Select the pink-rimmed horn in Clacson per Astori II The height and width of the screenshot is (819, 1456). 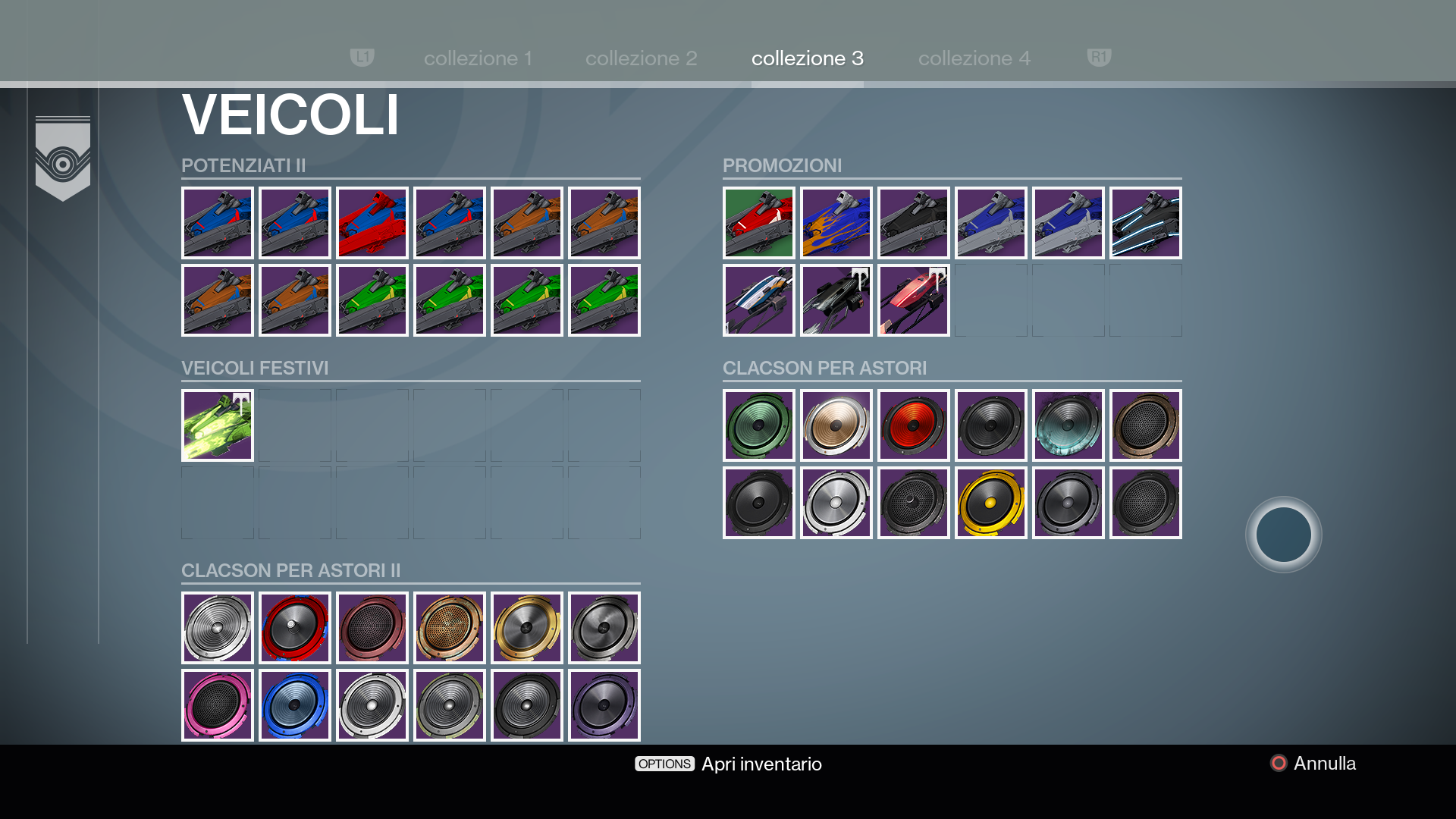[x=218, y=705]
